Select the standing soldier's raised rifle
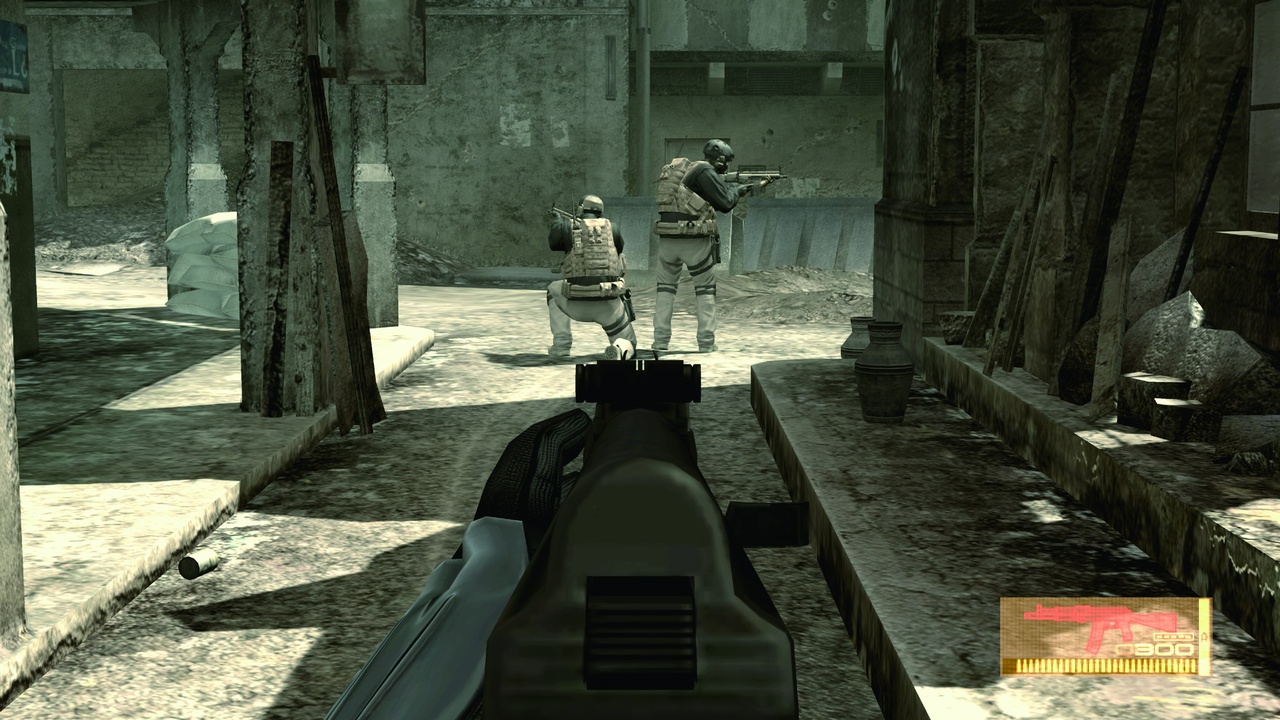The height and width of the screenshot is (720, 1280). pos(755,175)
